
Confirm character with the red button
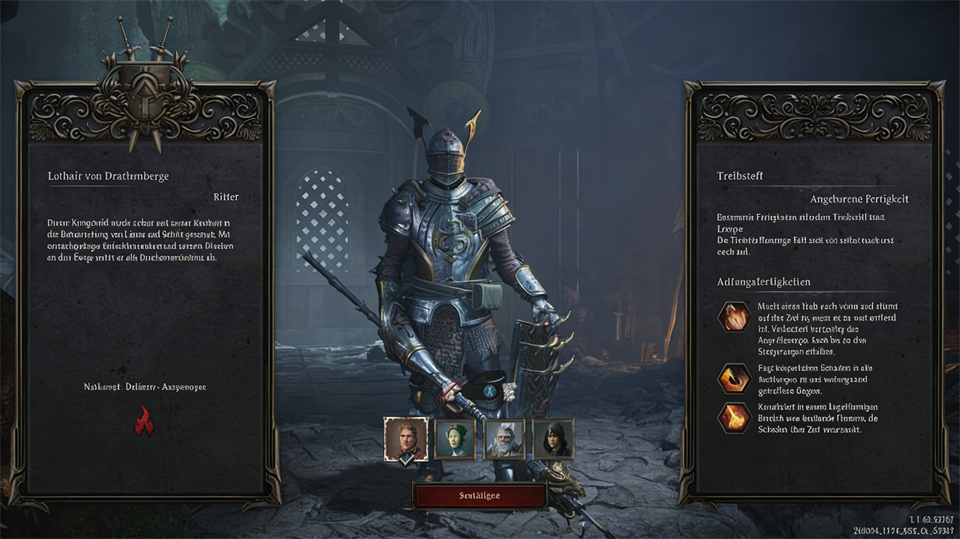[x=479, y=496]
